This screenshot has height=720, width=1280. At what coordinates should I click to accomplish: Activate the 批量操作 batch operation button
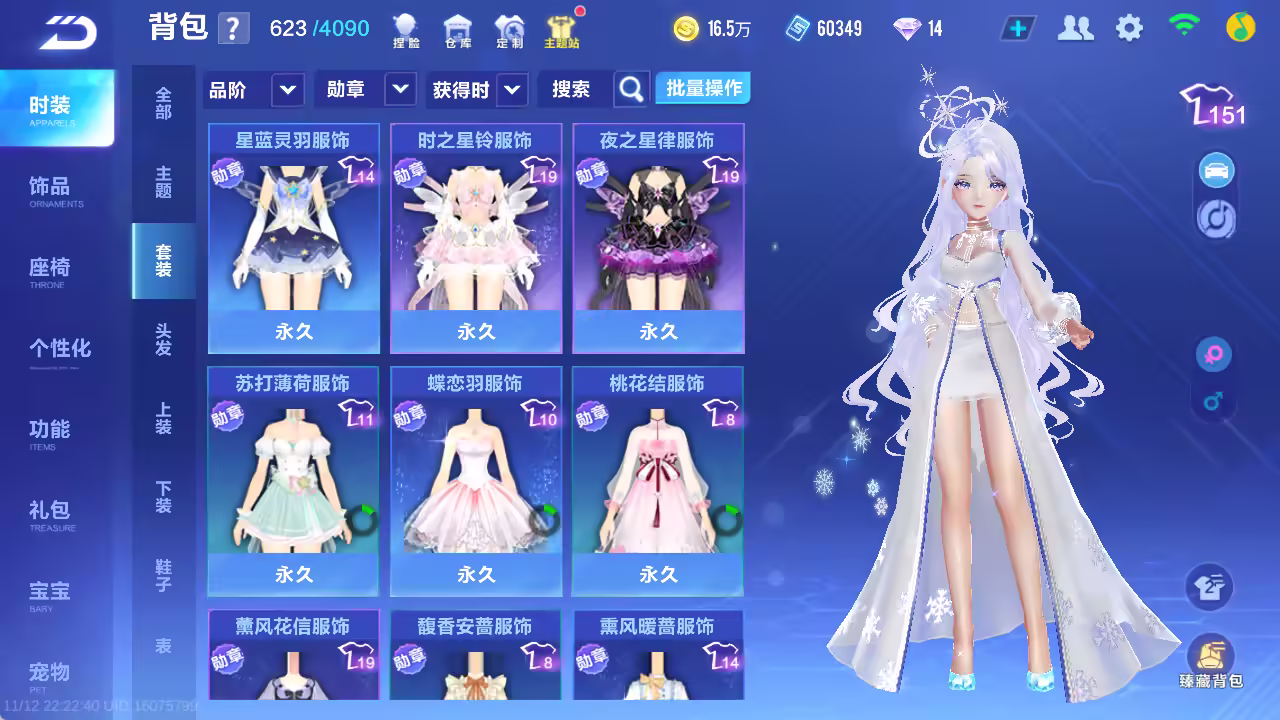[704, 89]
